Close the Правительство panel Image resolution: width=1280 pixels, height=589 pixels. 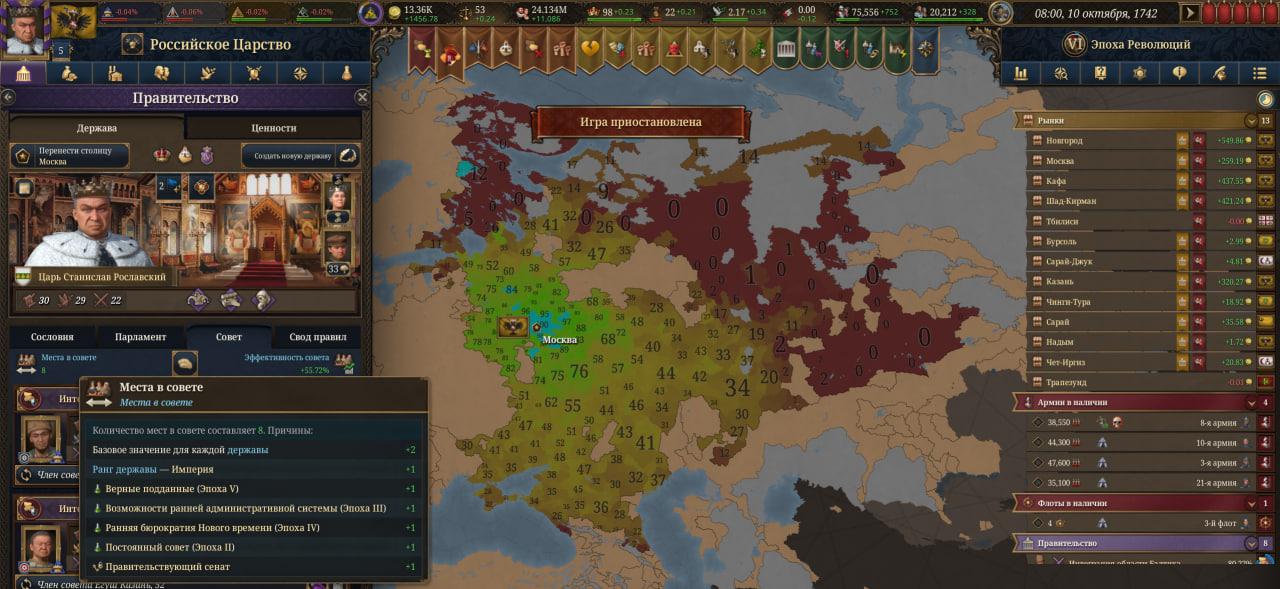point(362,98)
